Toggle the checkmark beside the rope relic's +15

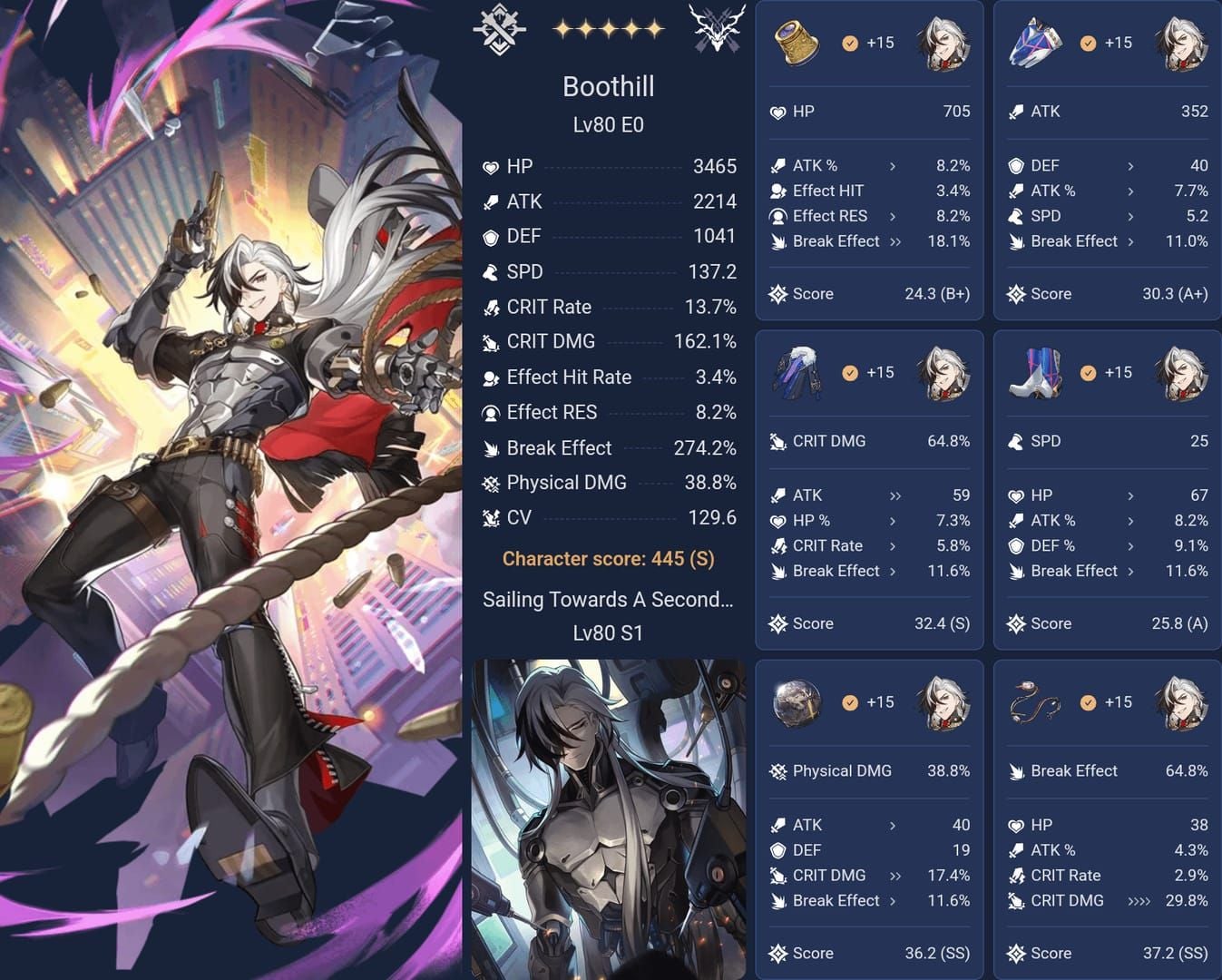(1088, 702)
